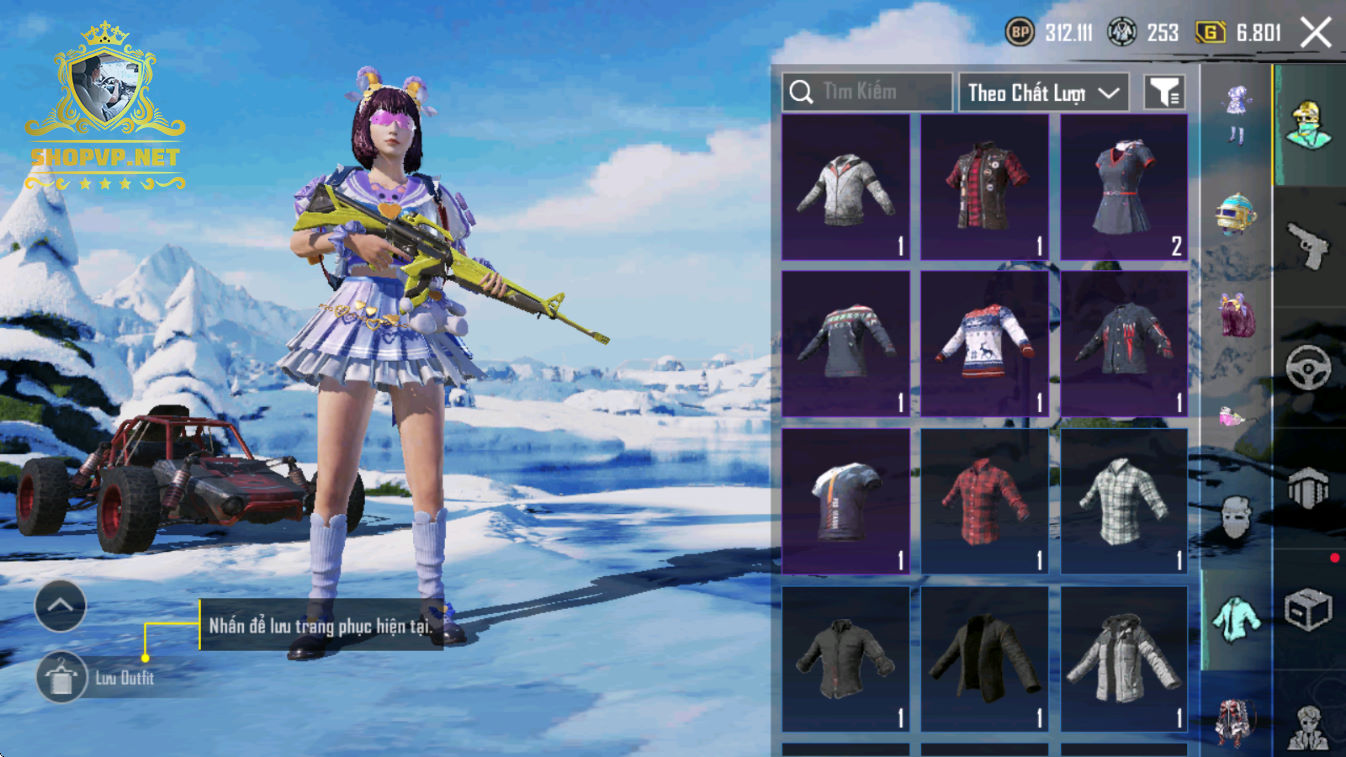
Task: Close the inventory screen
Action: (1315, 33)
